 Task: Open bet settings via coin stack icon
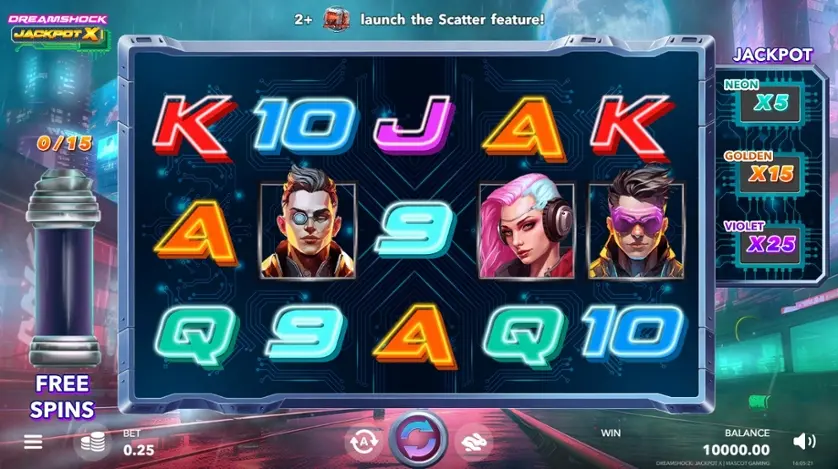point(92,441)
